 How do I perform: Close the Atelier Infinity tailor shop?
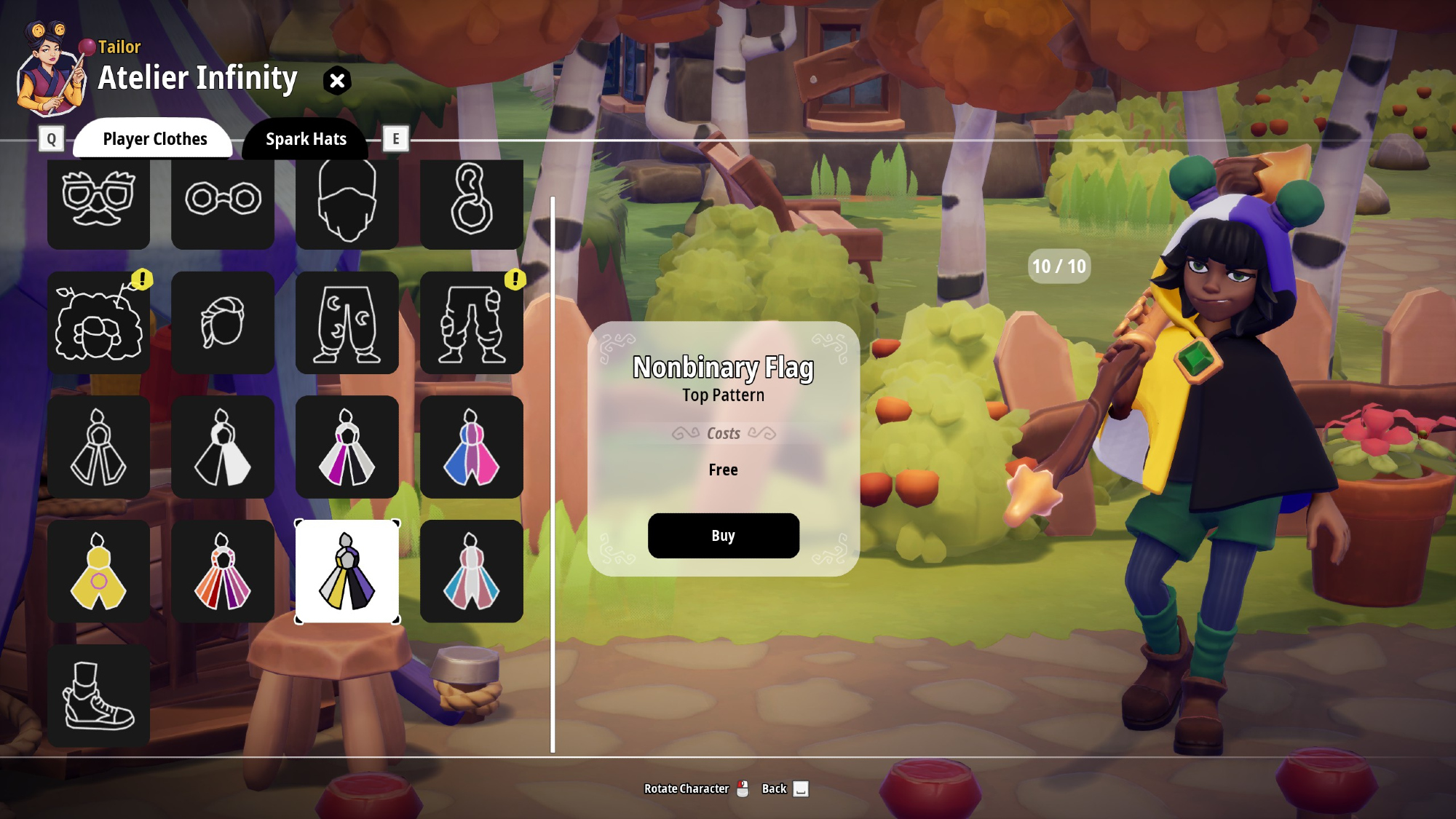pos(337,81)
